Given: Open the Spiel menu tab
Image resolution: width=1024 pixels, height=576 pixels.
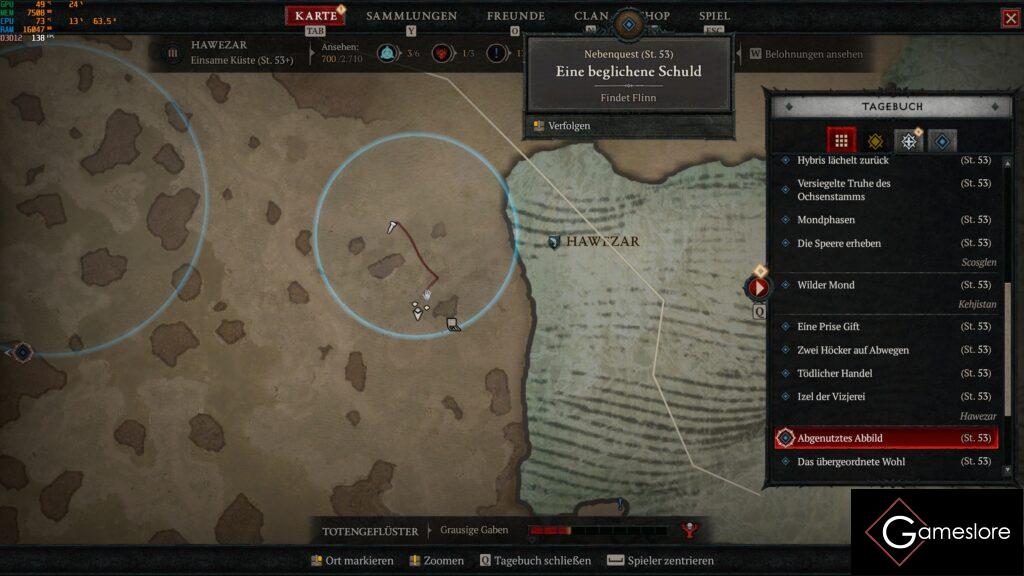Looking at the screenshot, I should tap(714, 16).
